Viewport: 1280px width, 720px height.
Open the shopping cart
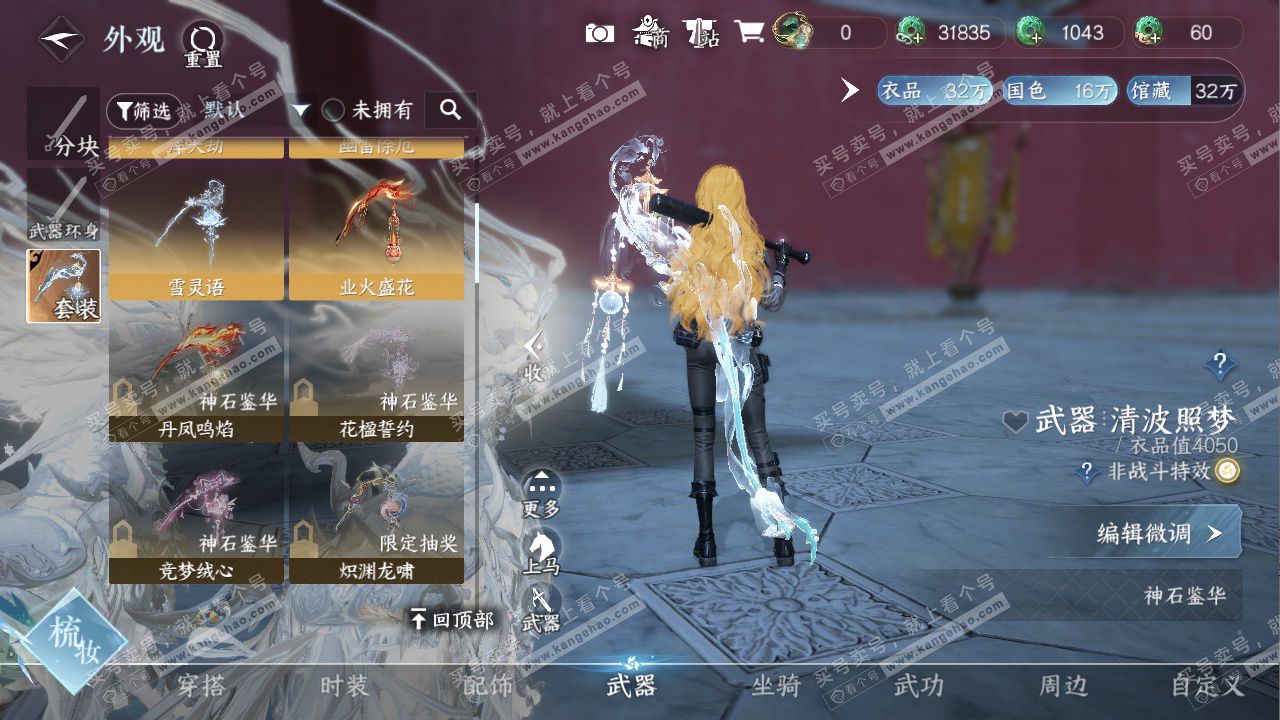click(748, 33)
